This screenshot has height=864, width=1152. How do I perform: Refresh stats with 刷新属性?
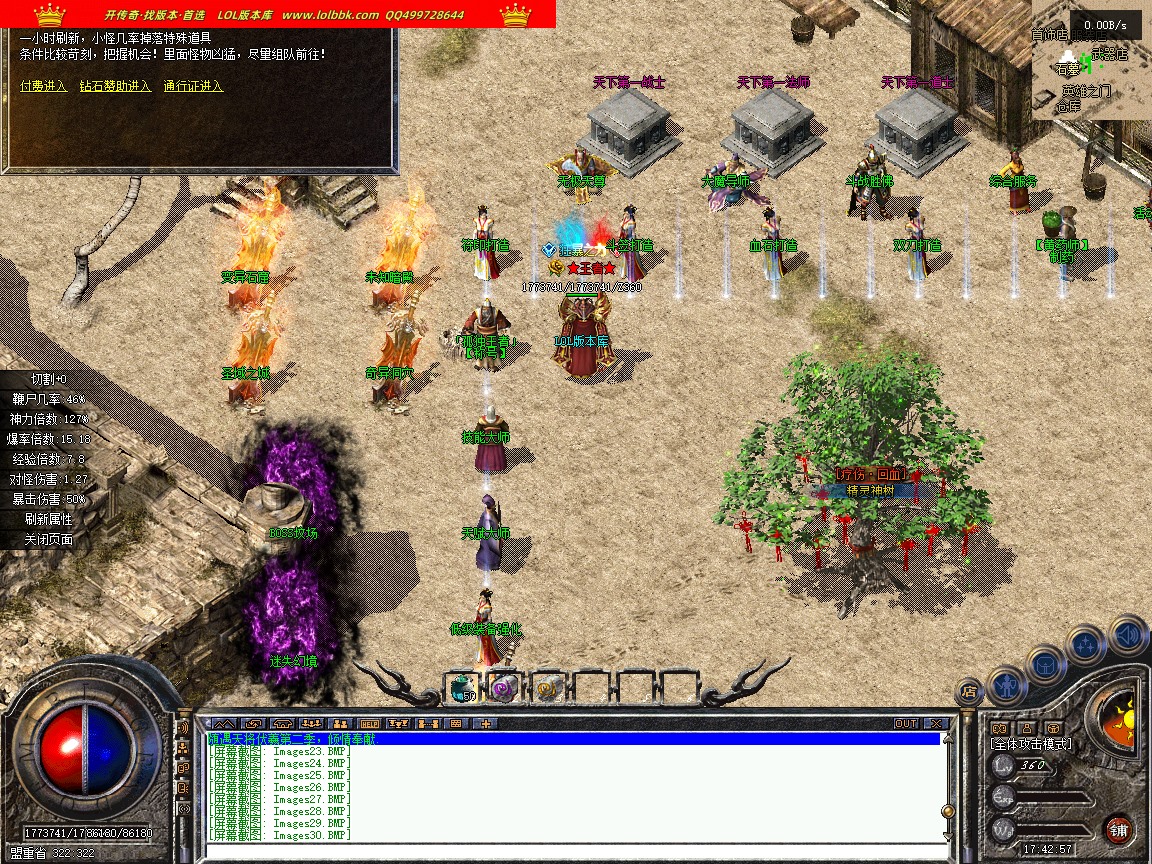51,519
